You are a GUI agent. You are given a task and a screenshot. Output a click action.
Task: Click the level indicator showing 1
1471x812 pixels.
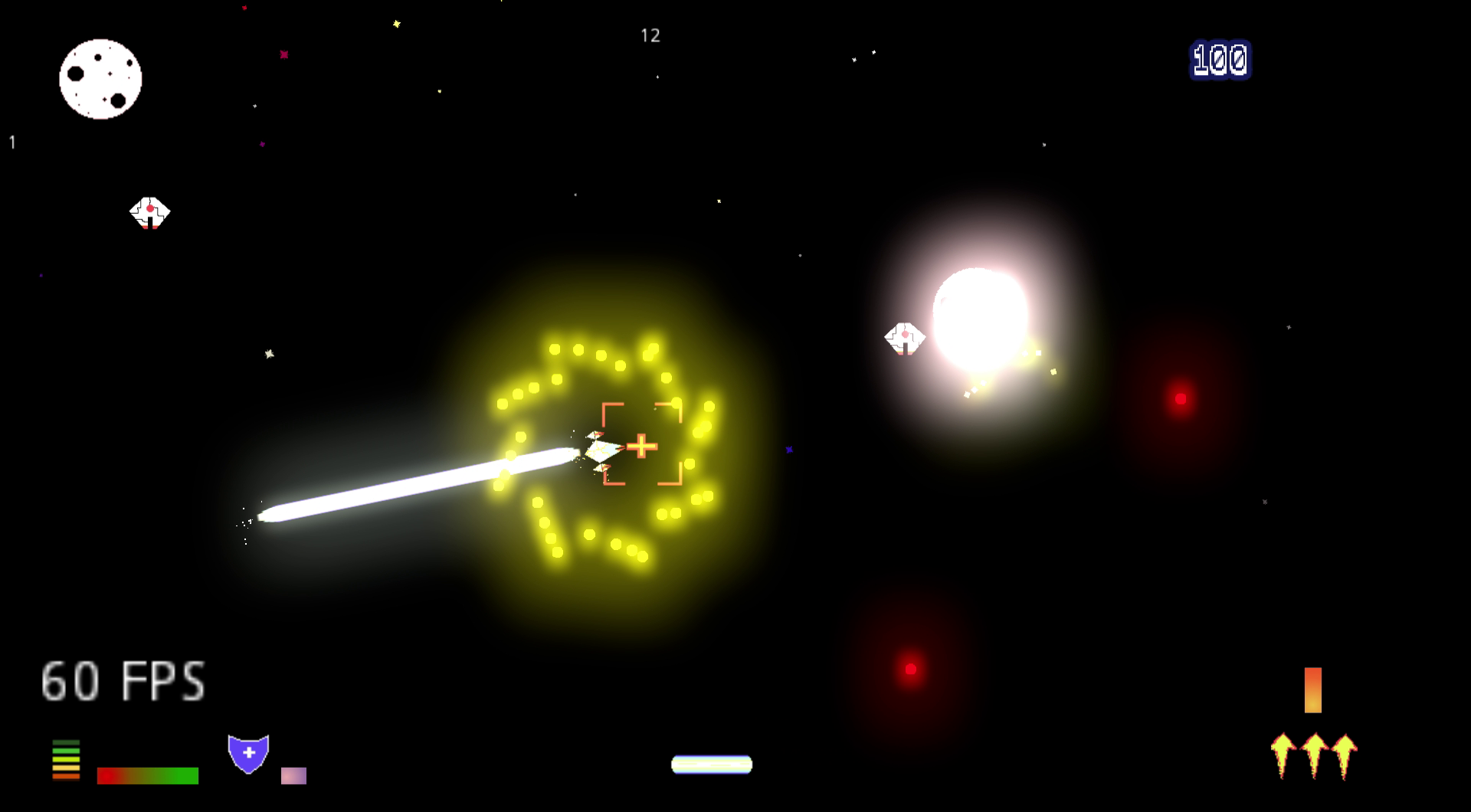(x=11, y=141)
